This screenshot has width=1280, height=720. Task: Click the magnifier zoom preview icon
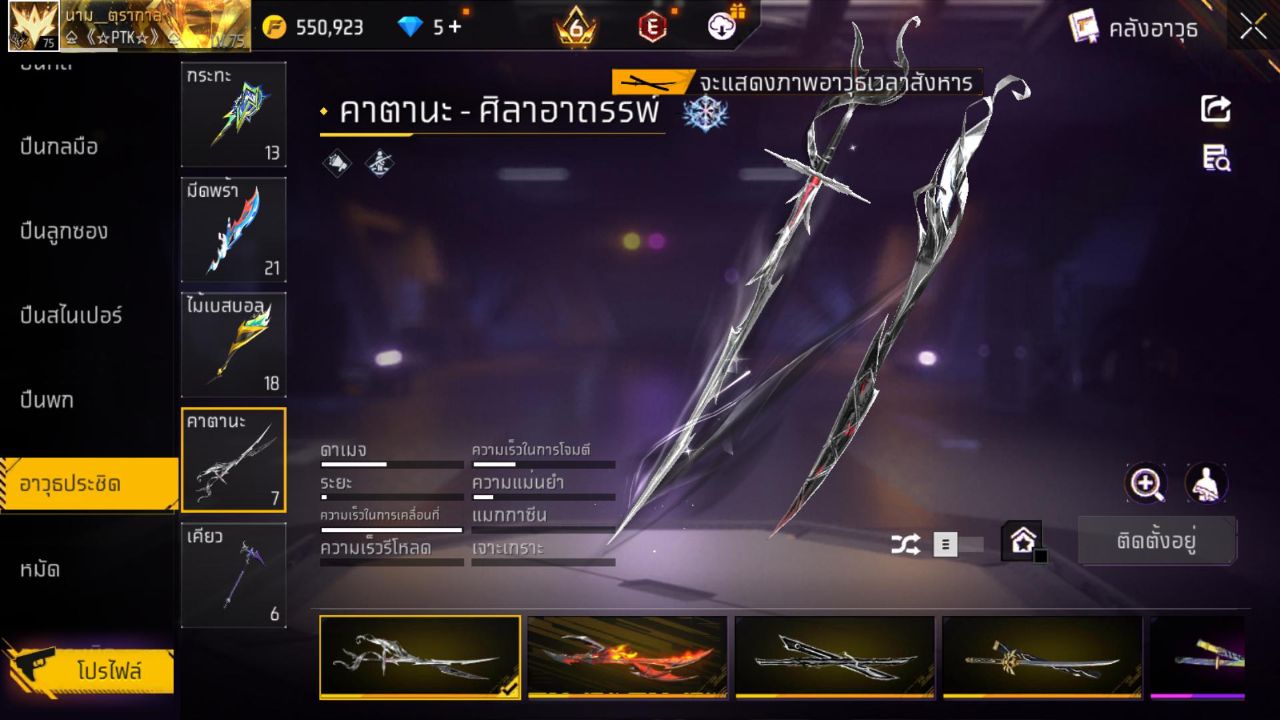click(x=1147, y=484)
